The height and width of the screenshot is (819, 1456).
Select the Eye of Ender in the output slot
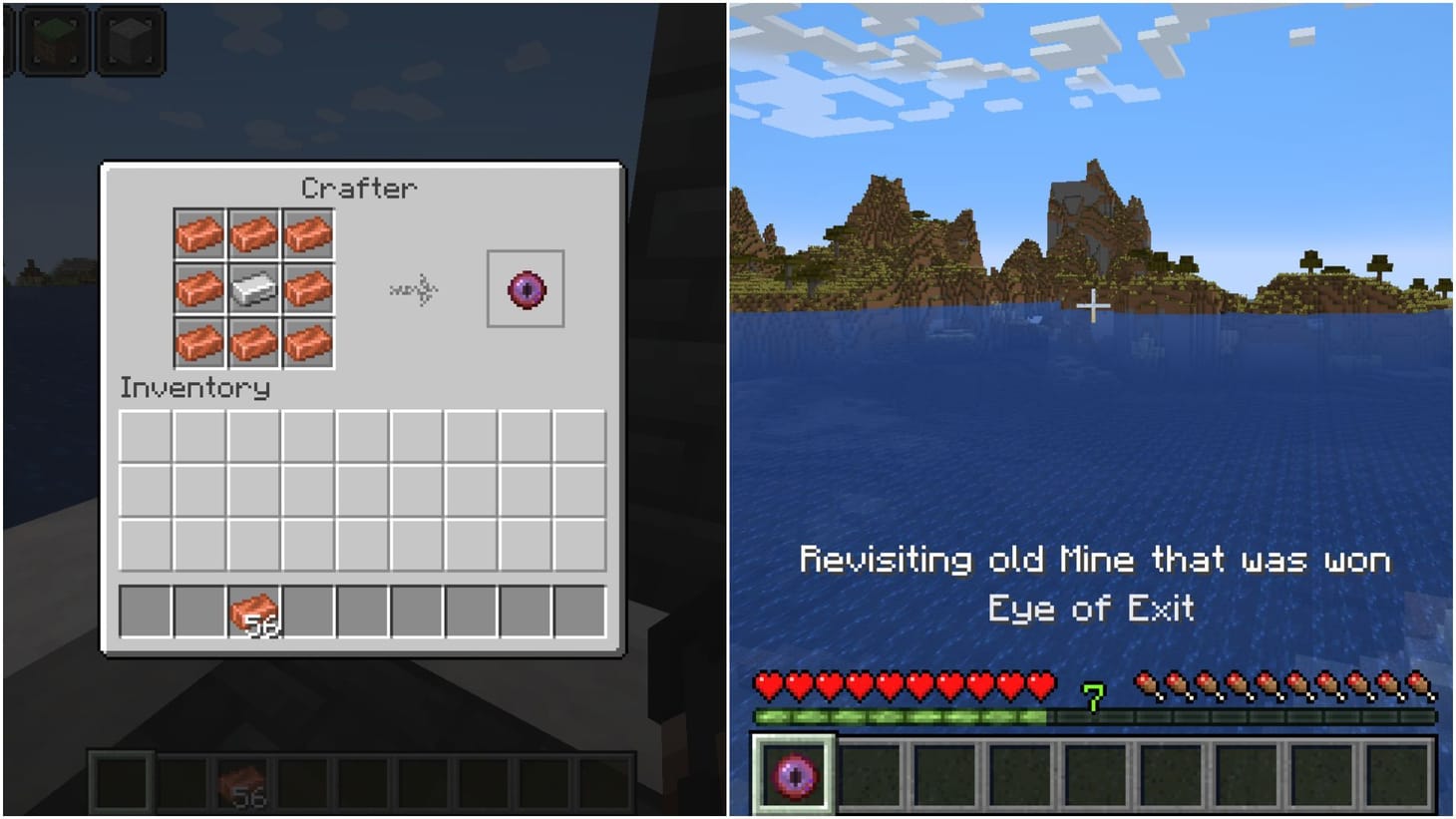pos(525,290)
